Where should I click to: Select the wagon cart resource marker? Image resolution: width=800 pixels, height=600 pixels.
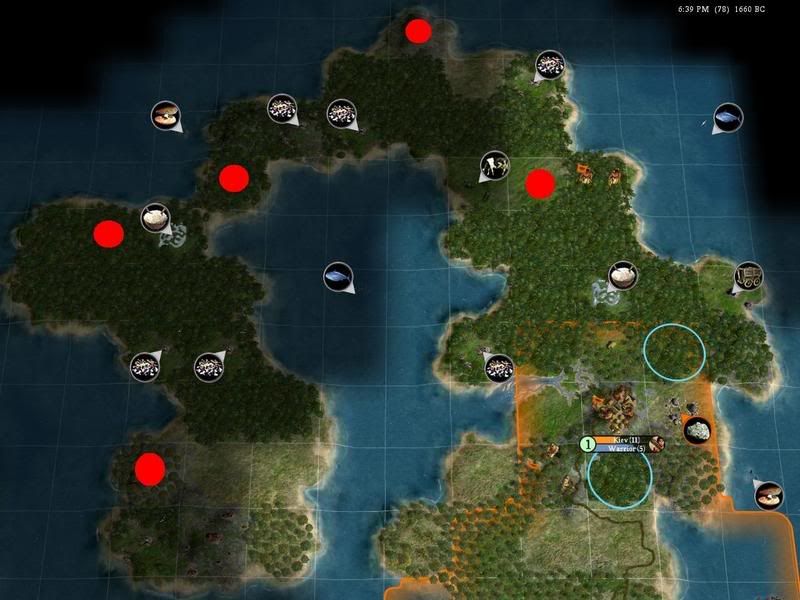point(749,276)
